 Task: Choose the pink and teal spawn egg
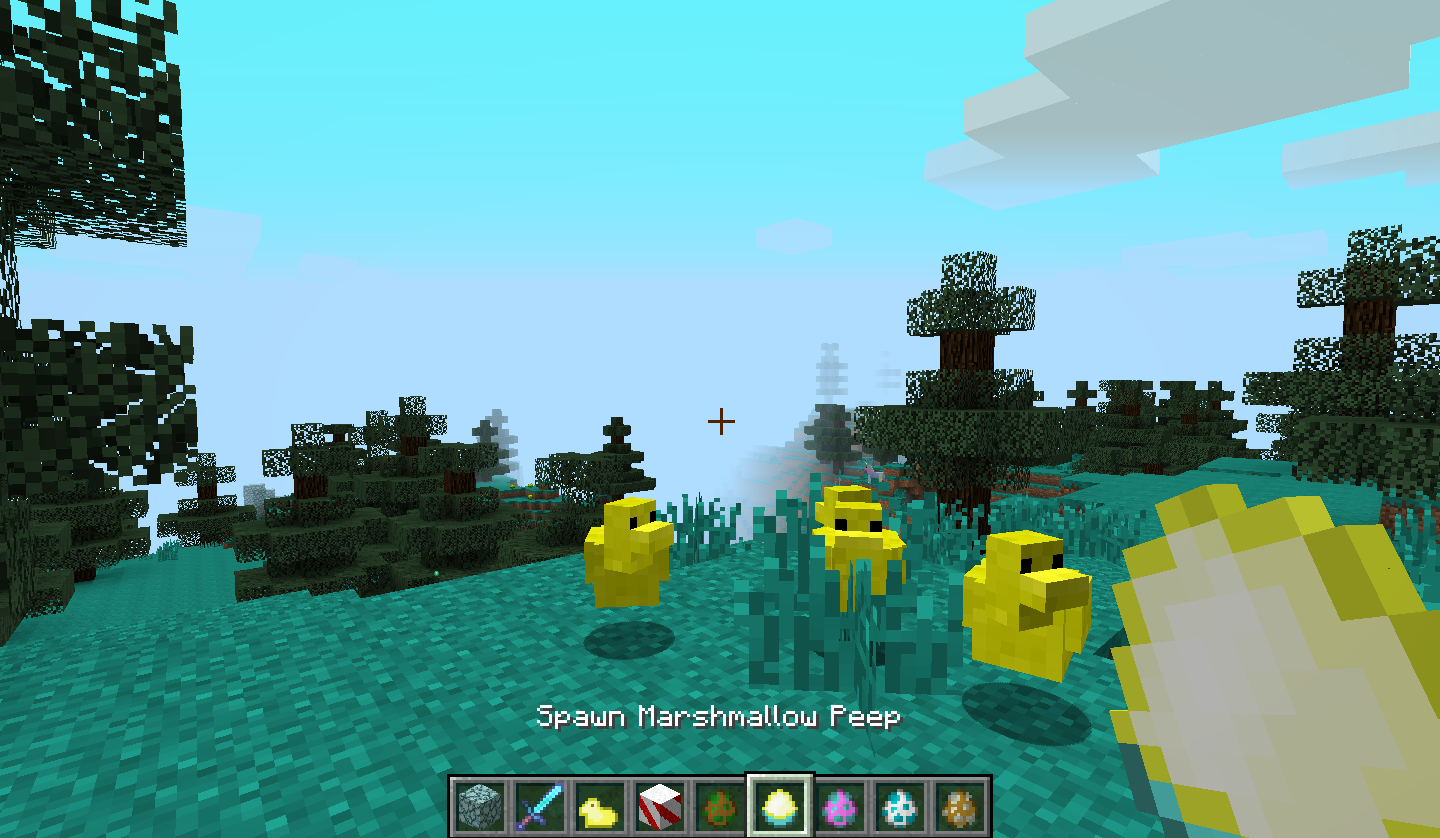[840, 805]
